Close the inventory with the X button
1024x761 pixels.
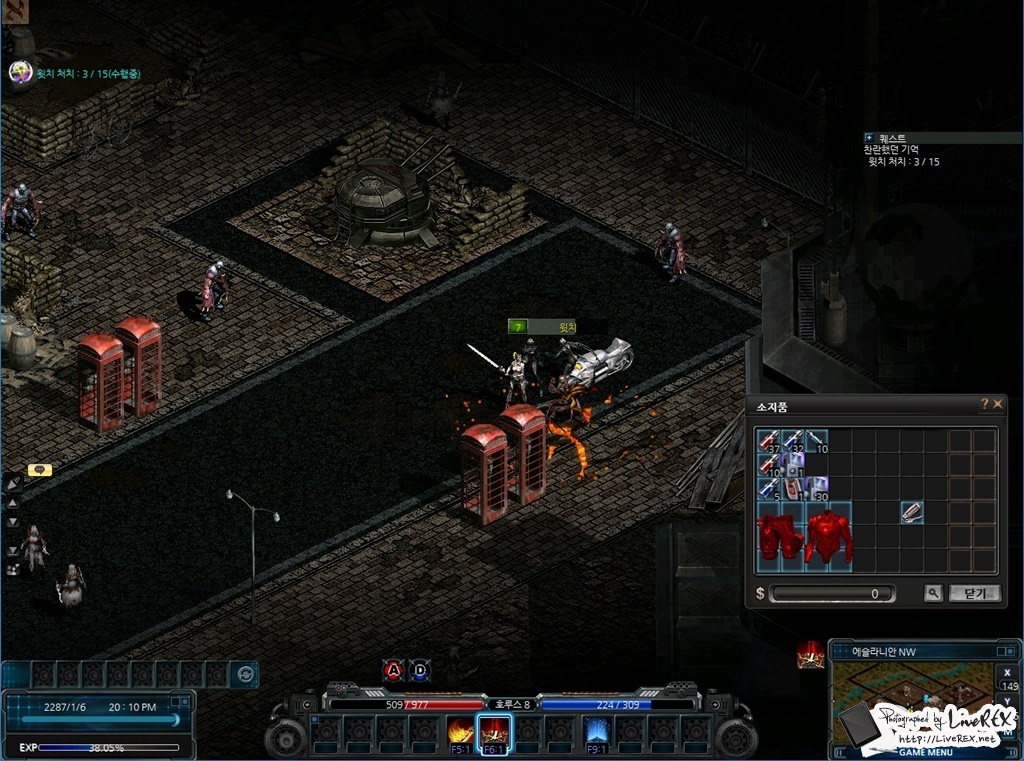997,404
